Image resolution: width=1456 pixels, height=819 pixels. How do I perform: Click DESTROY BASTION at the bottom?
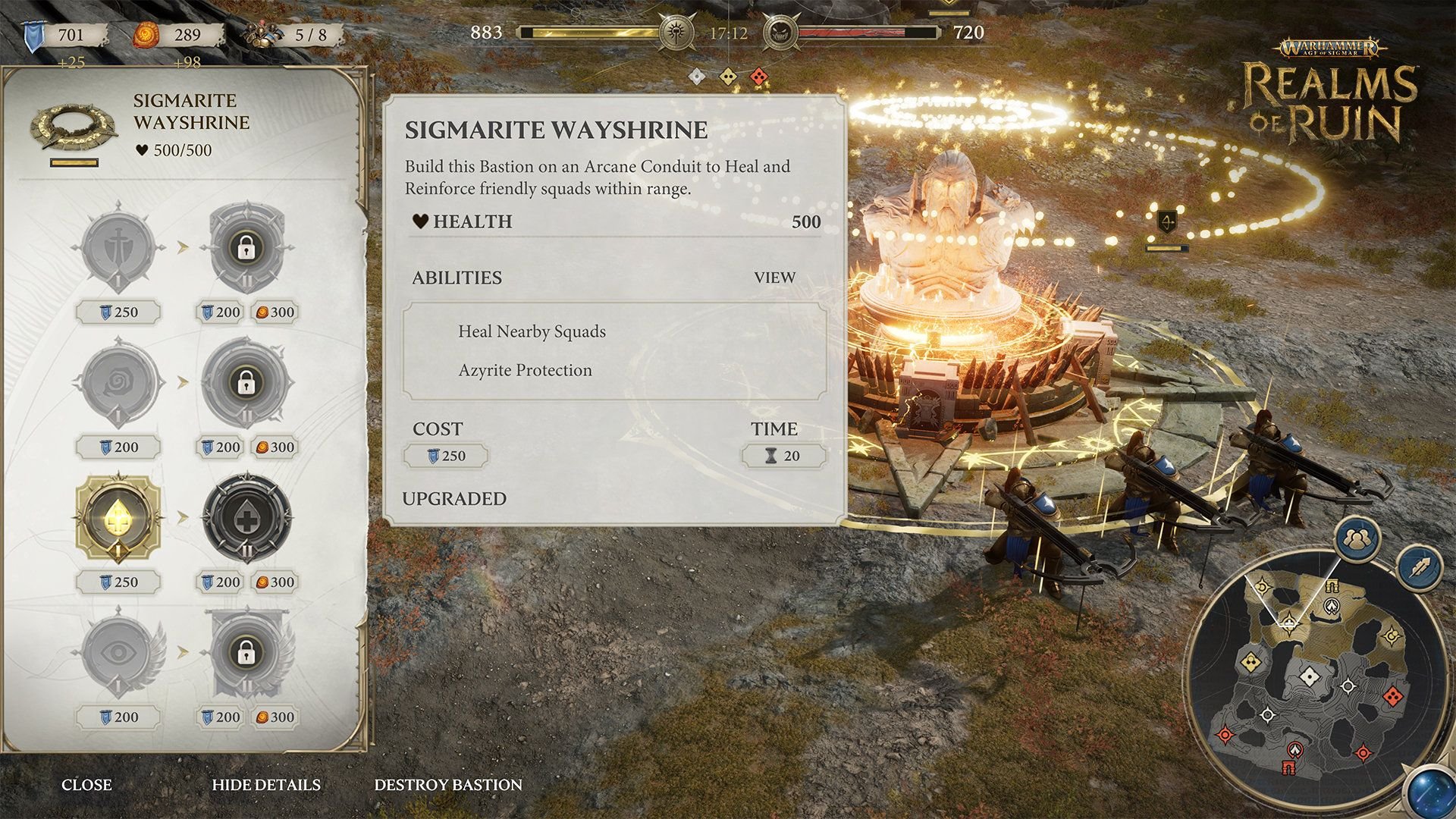447,785
